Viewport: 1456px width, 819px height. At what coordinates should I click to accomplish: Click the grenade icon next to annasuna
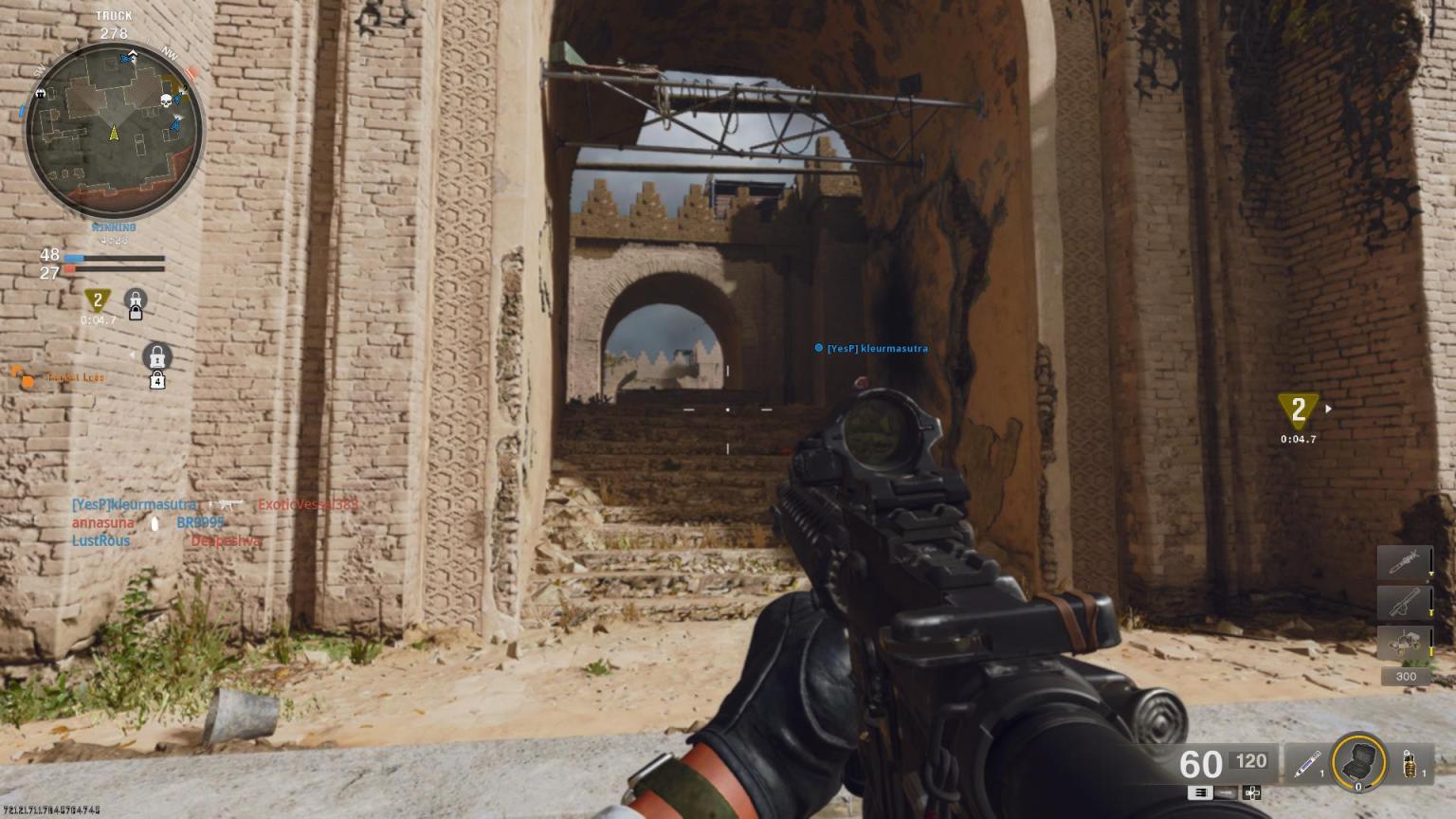(155, 524)
